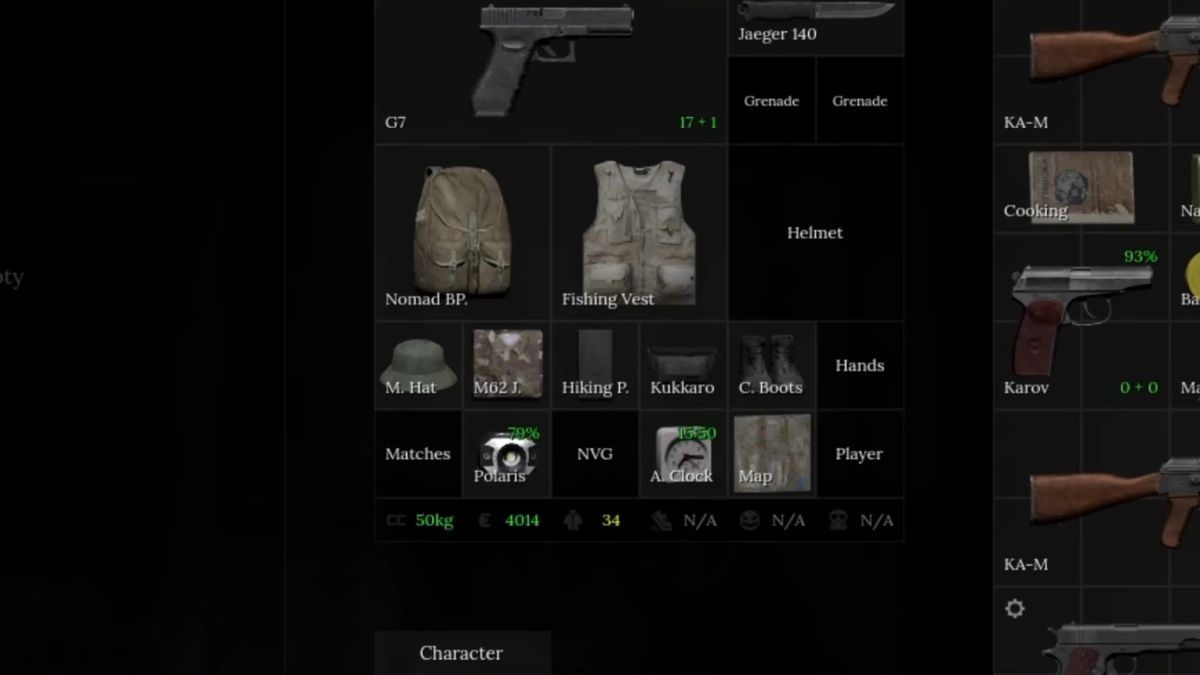This screenshot has width=1200, height=675.
Task: Select the Fishing Vest slot
Action: click(x=639, y=233)
